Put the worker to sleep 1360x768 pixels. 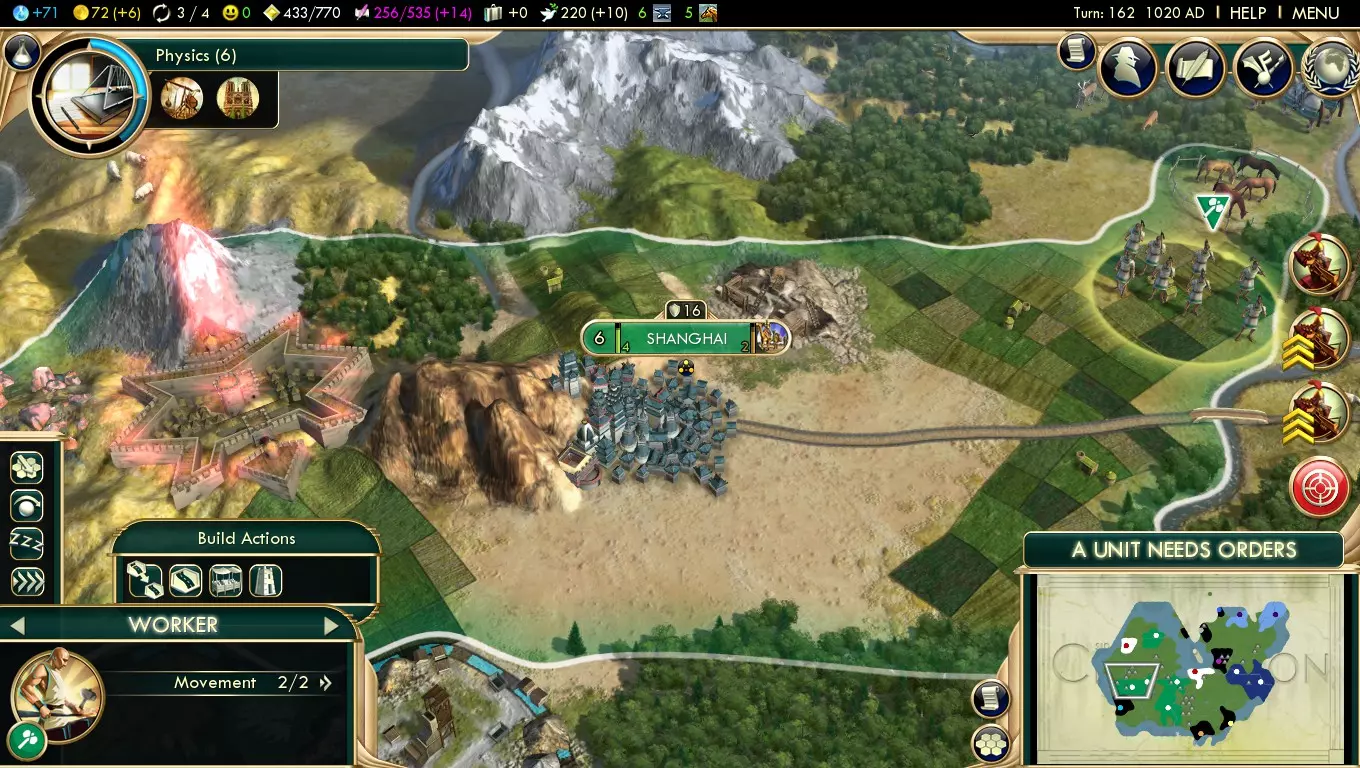(x=26, y=543)
